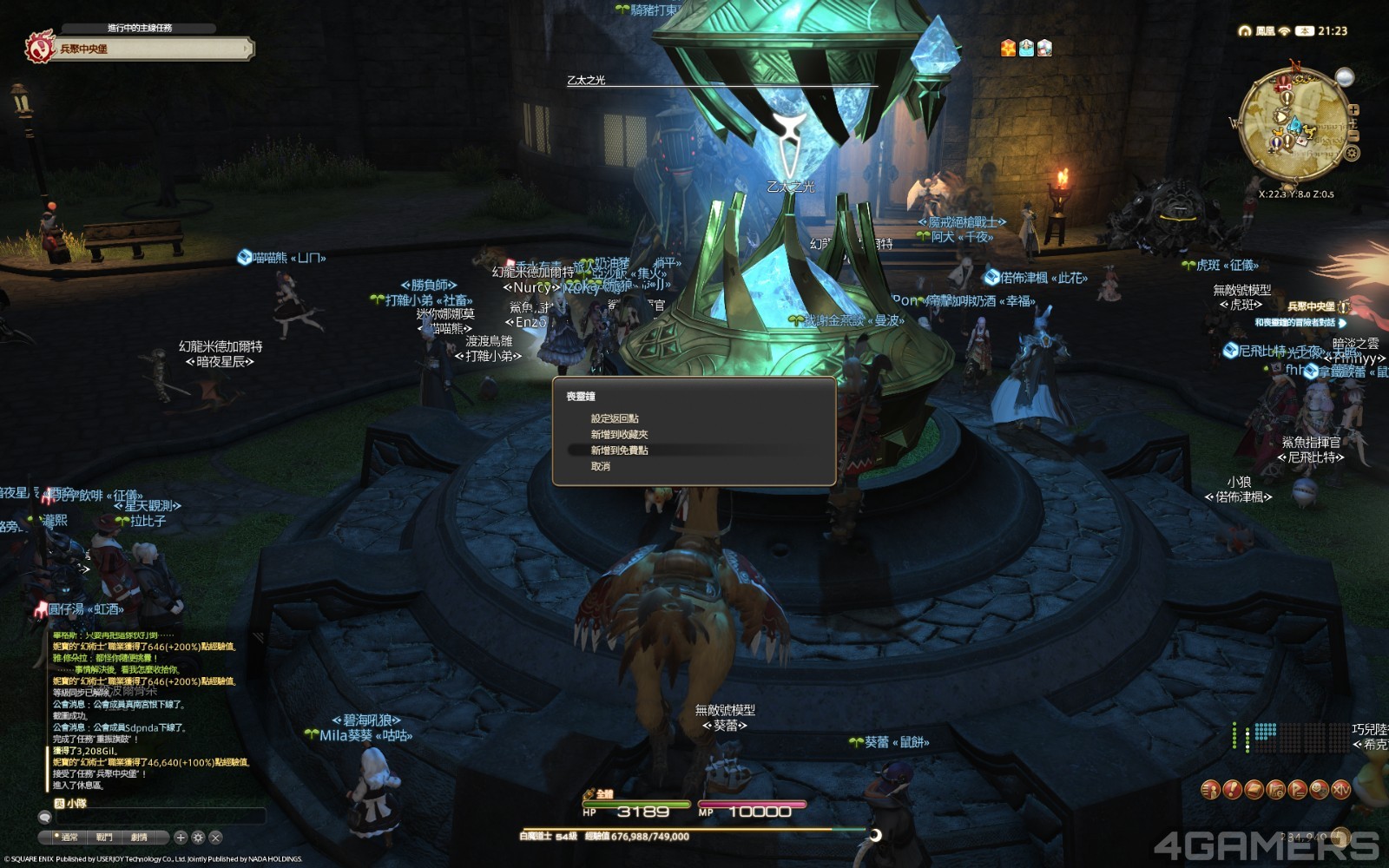1389x868 pixels.
Task: Open the duty journal exclamation-mark icon
Action: (x=1232, y=791)
